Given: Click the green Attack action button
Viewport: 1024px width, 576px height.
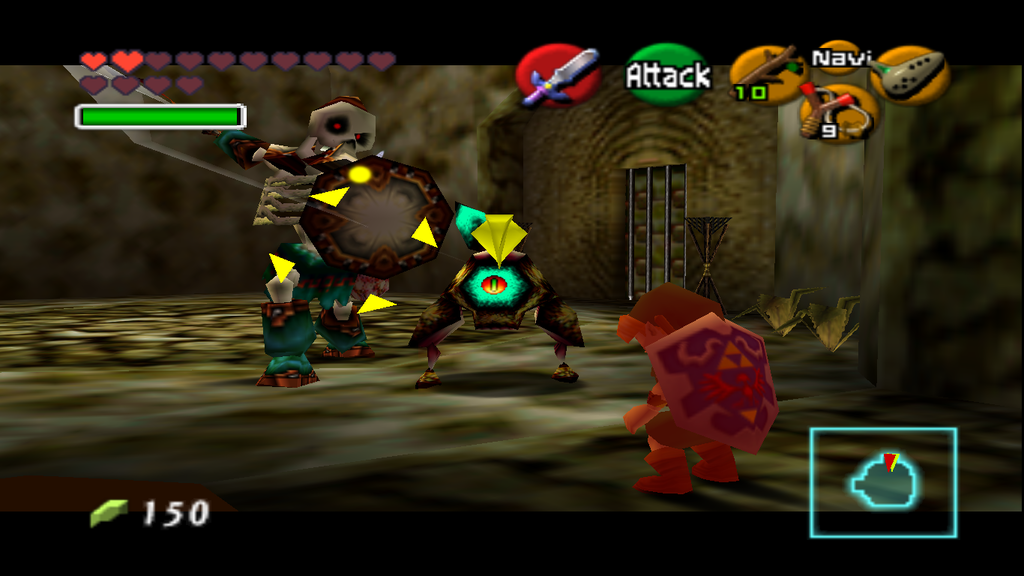Looking at the screenshot, I should coord(667,75).
